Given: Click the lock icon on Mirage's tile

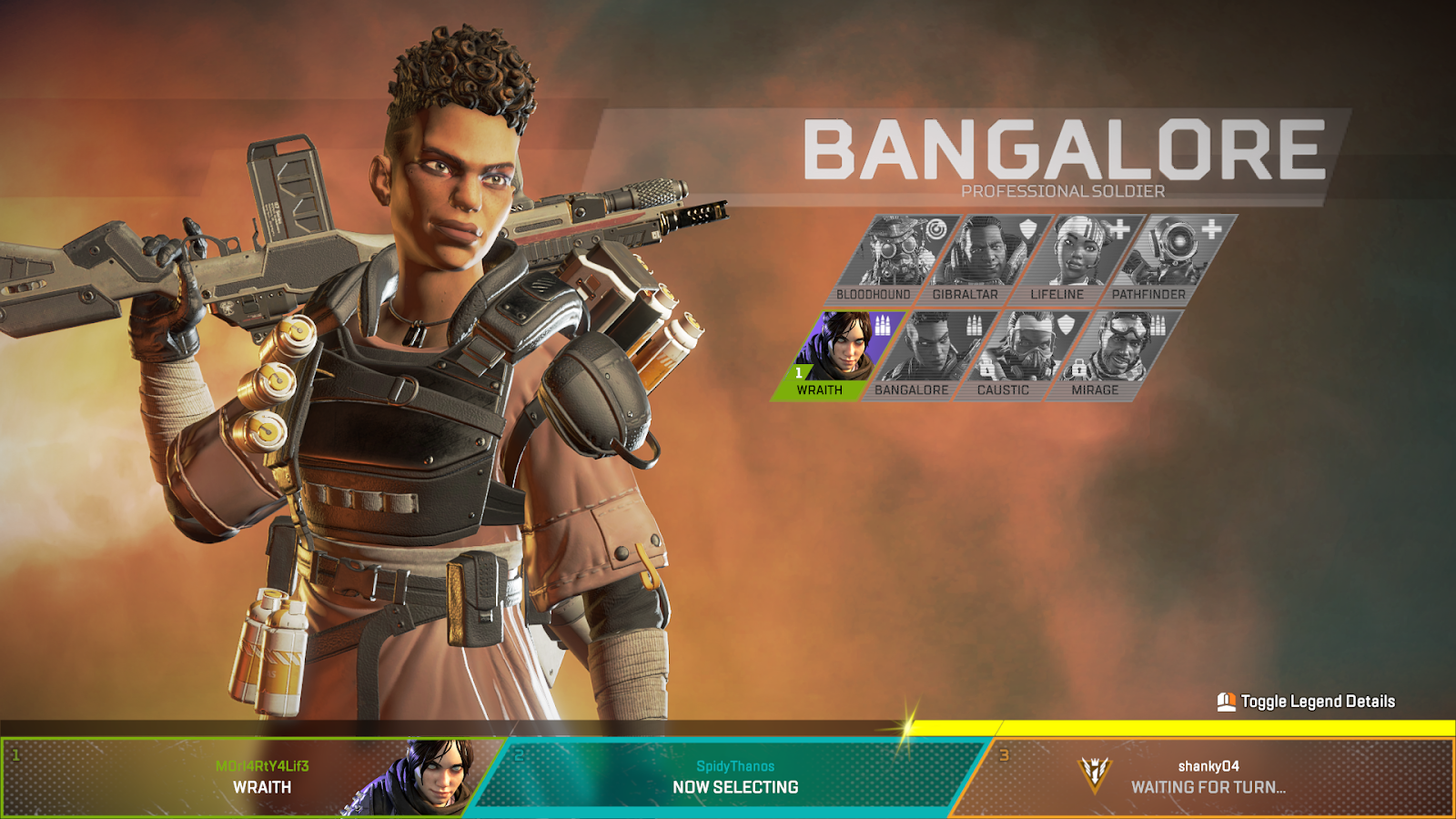Looking at the screenshot, I should pyautogui.click(x=1078, y=369).
